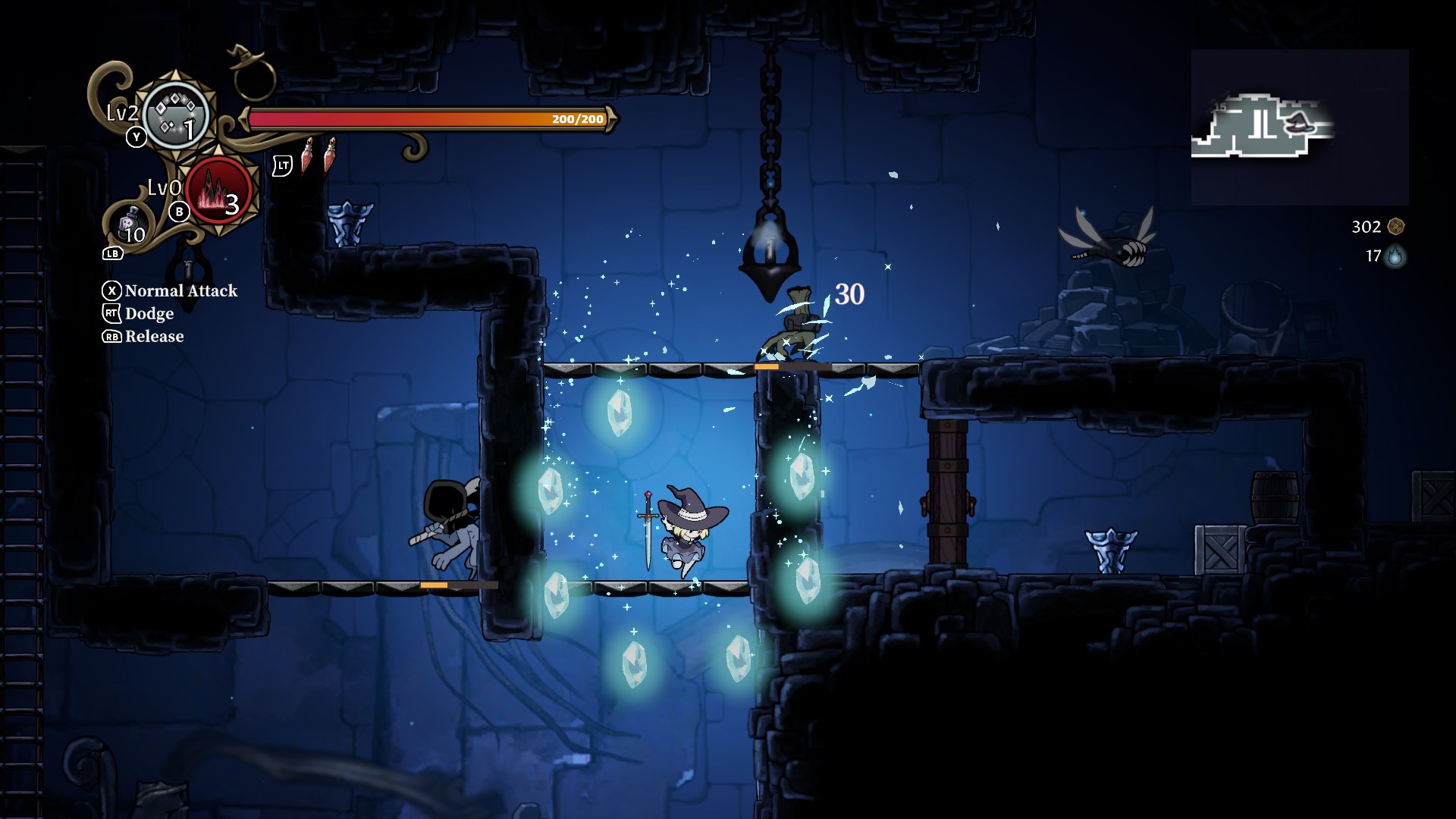Activate the red spikes skill icon

[x=218, y=192]
